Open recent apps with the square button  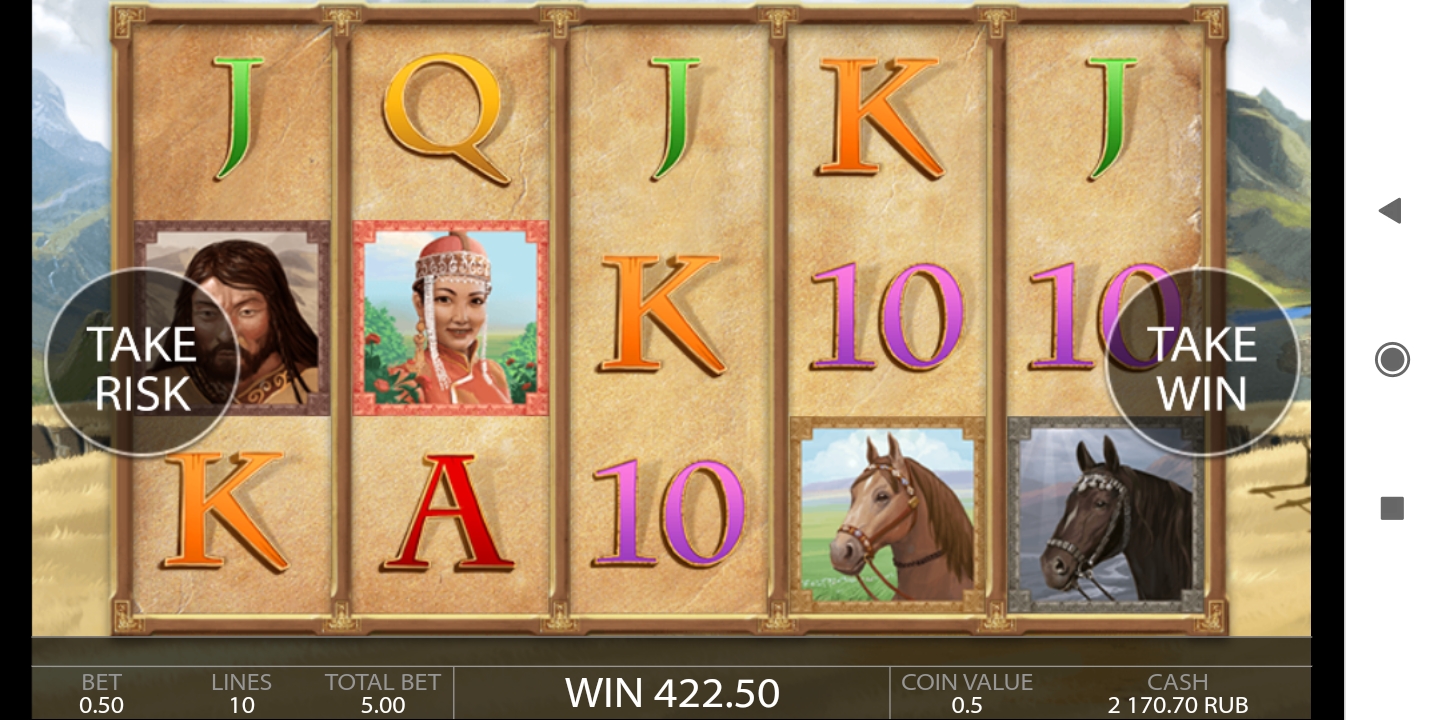coord(1392,508)
